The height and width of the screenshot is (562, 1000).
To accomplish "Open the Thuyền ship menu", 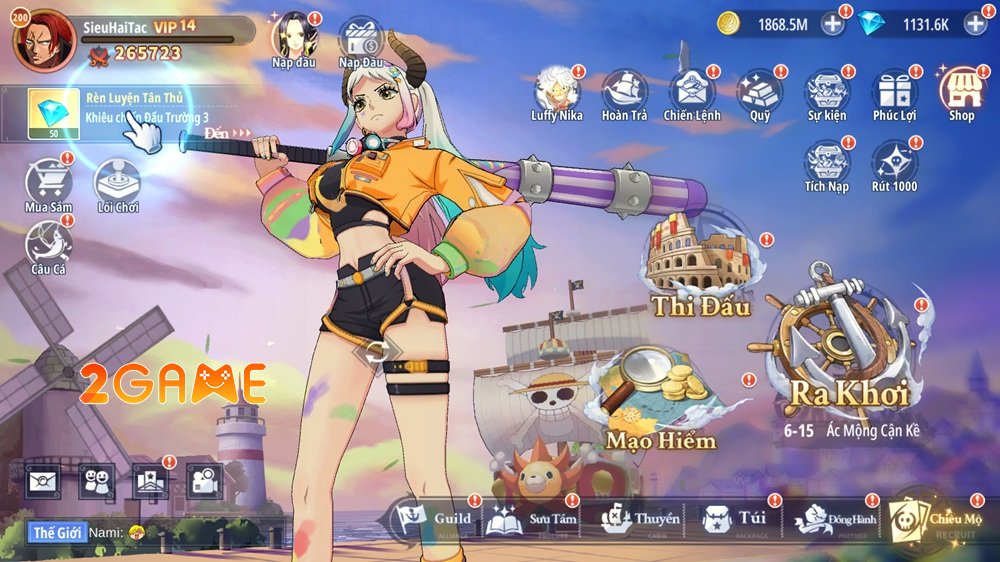I will 640,520.
